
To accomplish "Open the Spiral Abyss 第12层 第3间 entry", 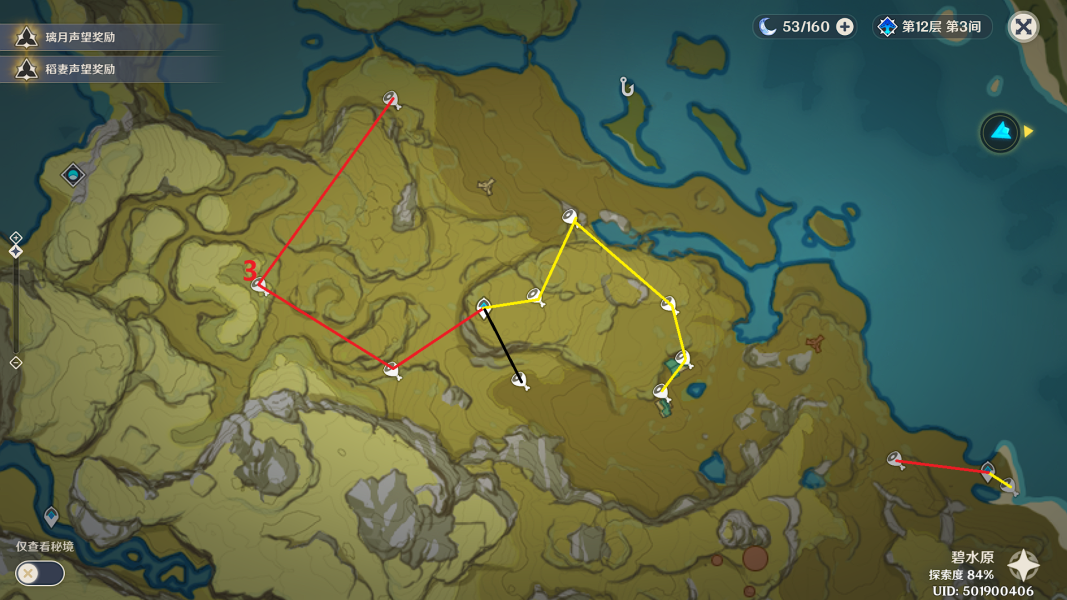I will coord(931,27).
